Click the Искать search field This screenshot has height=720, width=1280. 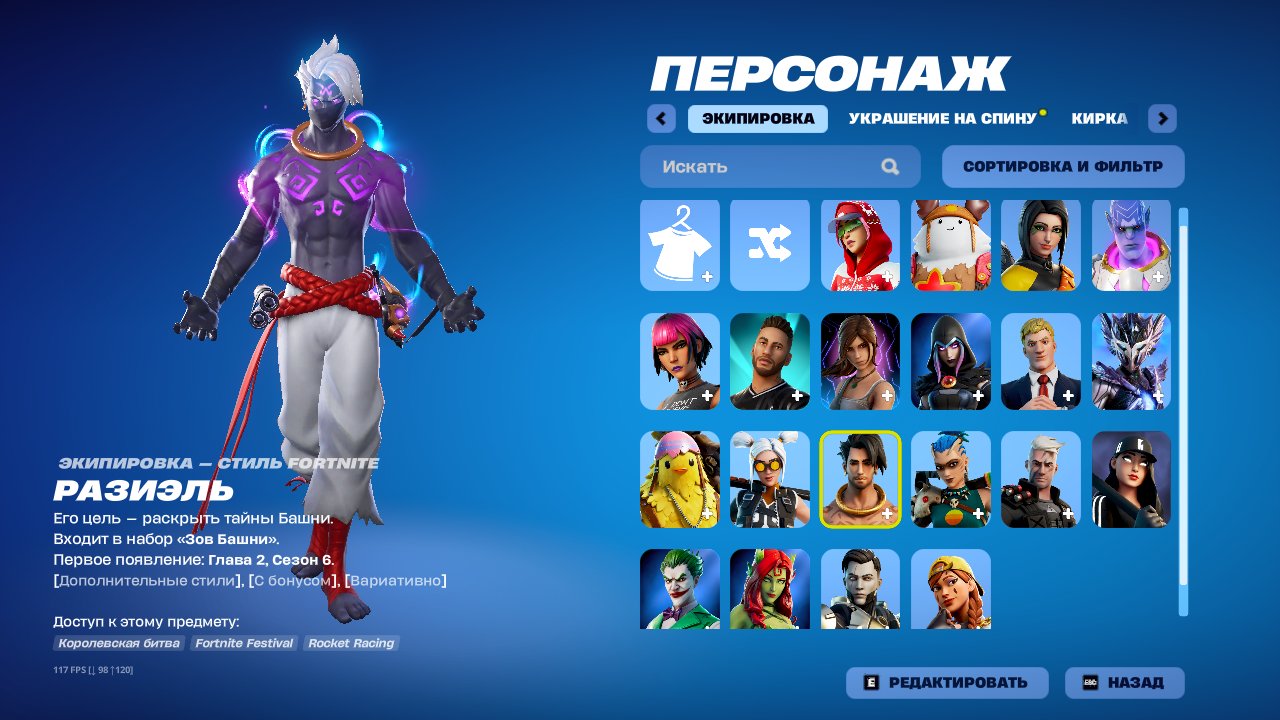point(760,166)
